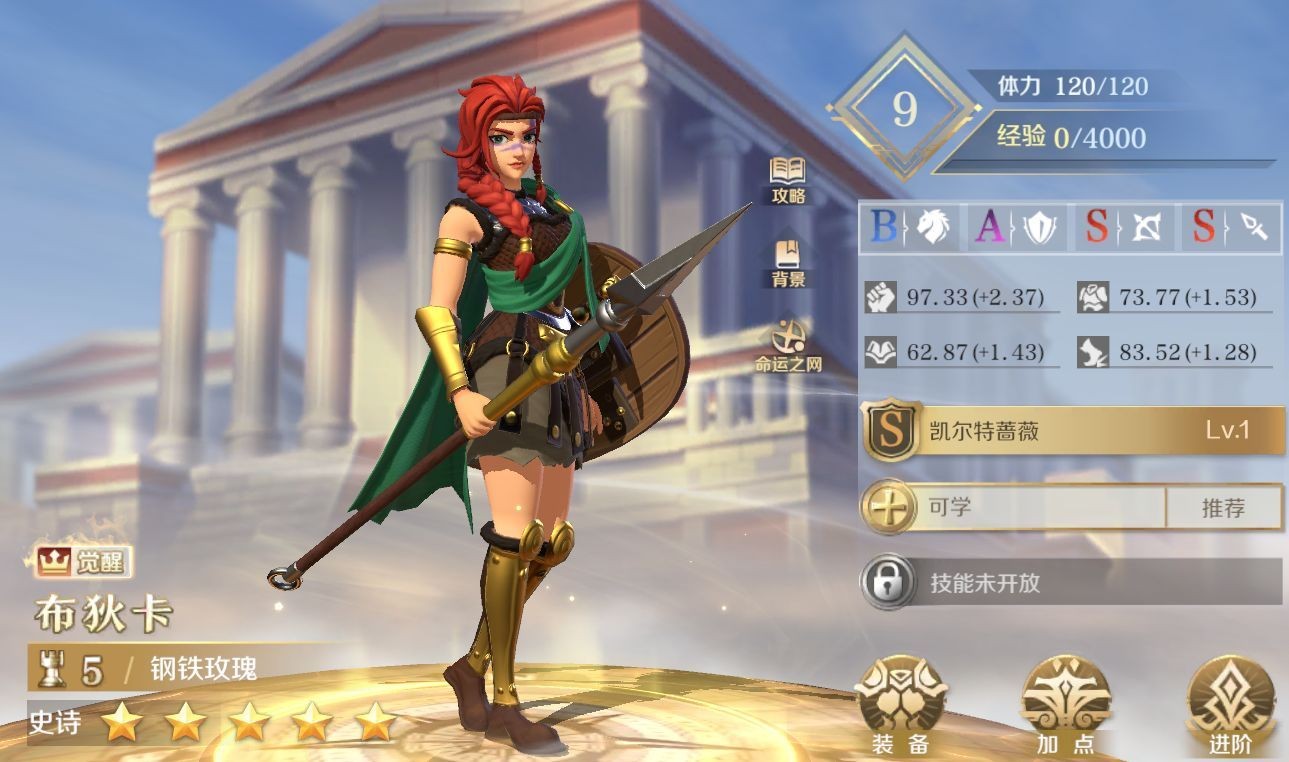This screenshot has height=762, width=1289.
Task: Select the locked 技能未开放 skill slot
Action: [1072, 582]
